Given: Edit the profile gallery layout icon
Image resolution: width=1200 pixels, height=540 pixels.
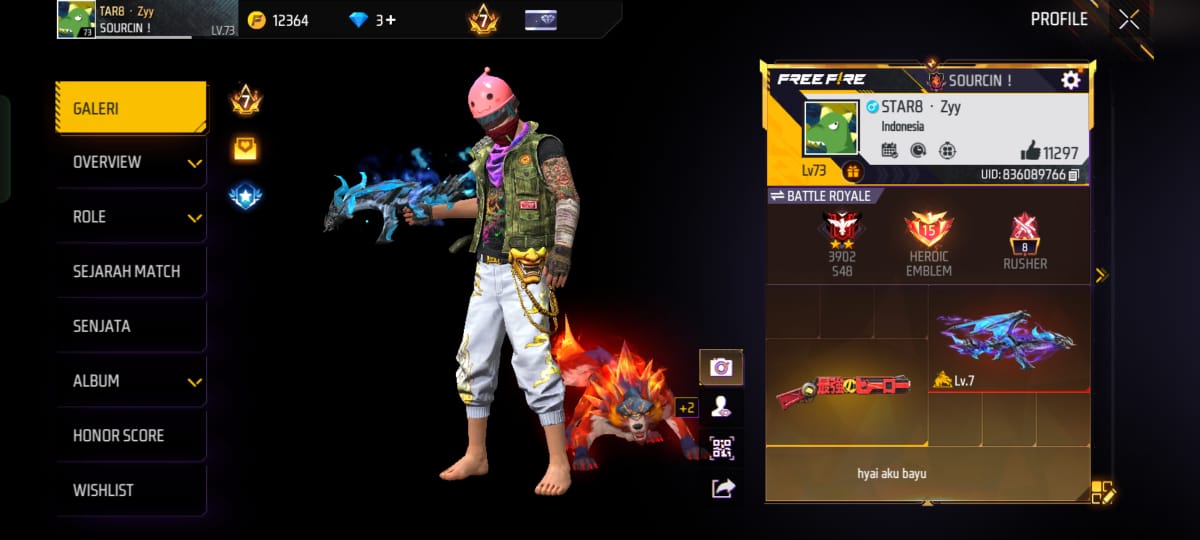Looking at the screenshot, I should 1102,491.
